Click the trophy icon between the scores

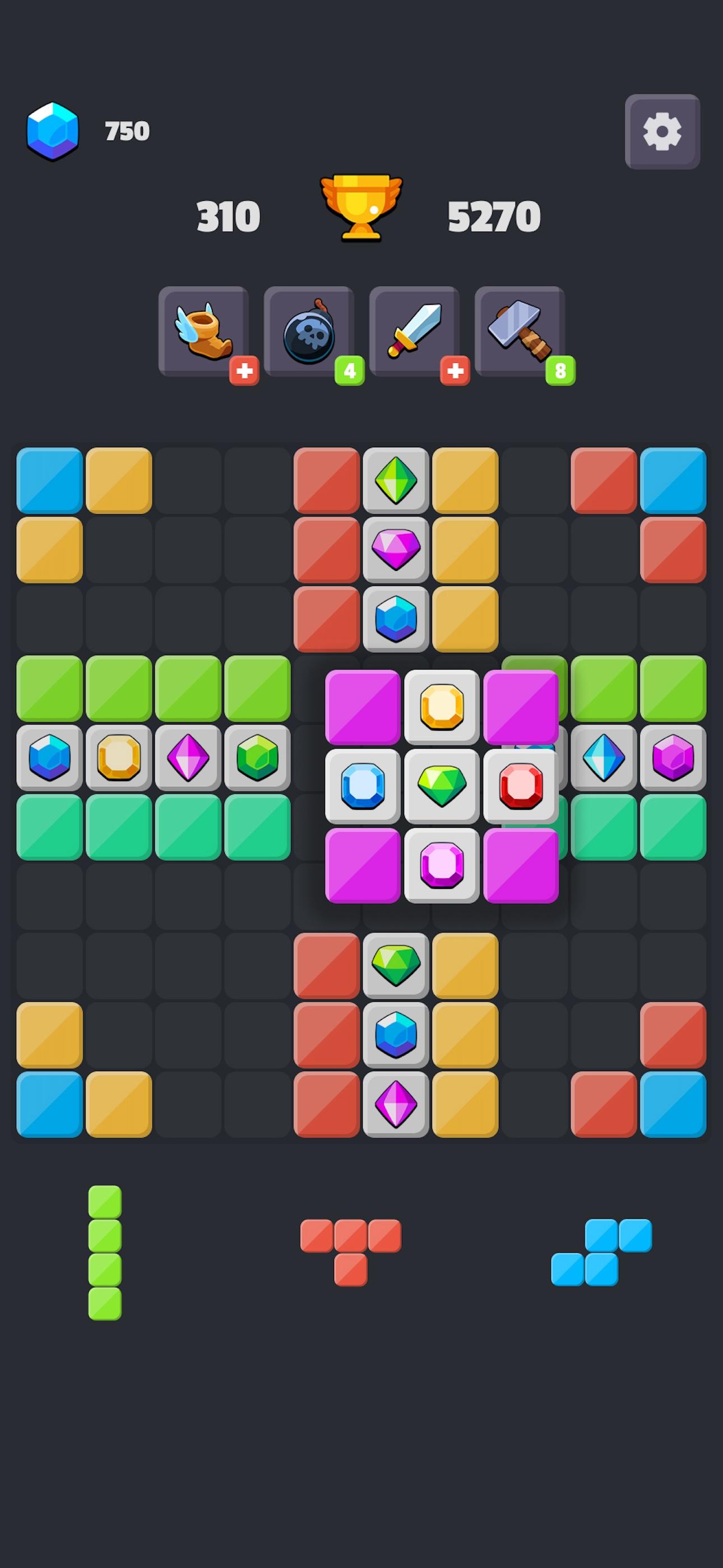pos(360,209)
